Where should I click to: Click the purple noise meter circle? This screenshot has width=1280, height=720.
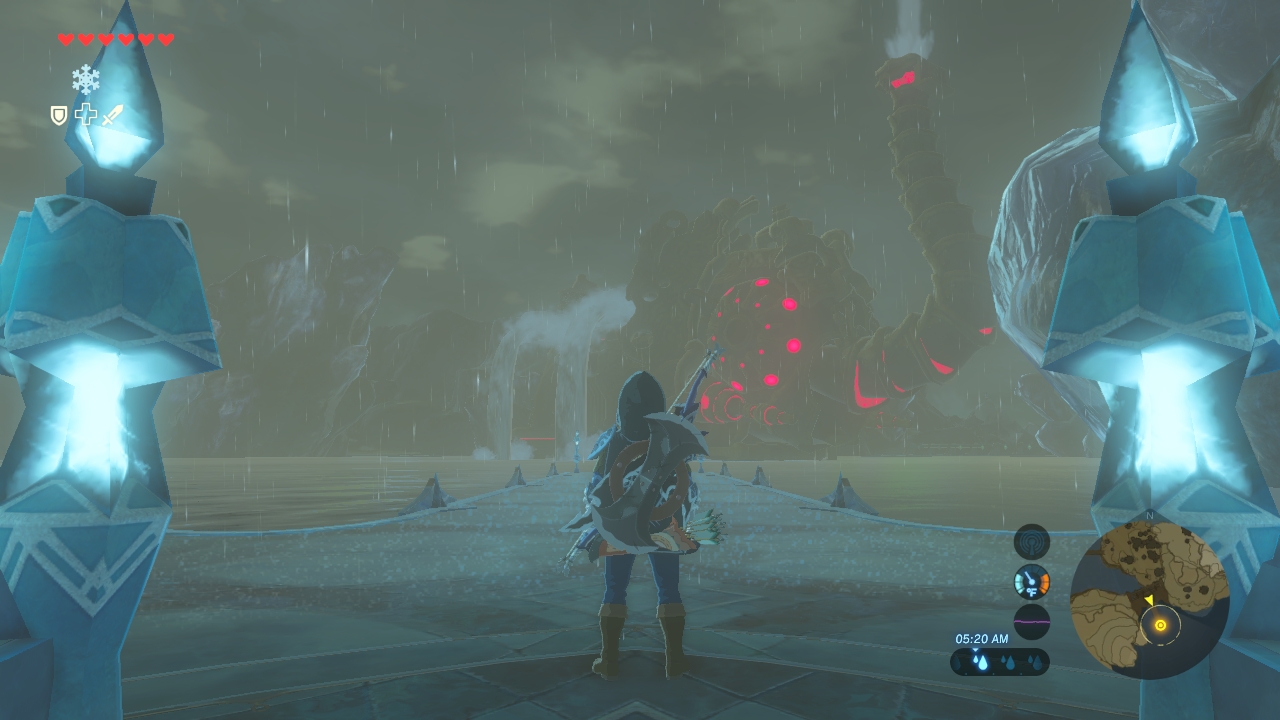(x=1032, y=621)
